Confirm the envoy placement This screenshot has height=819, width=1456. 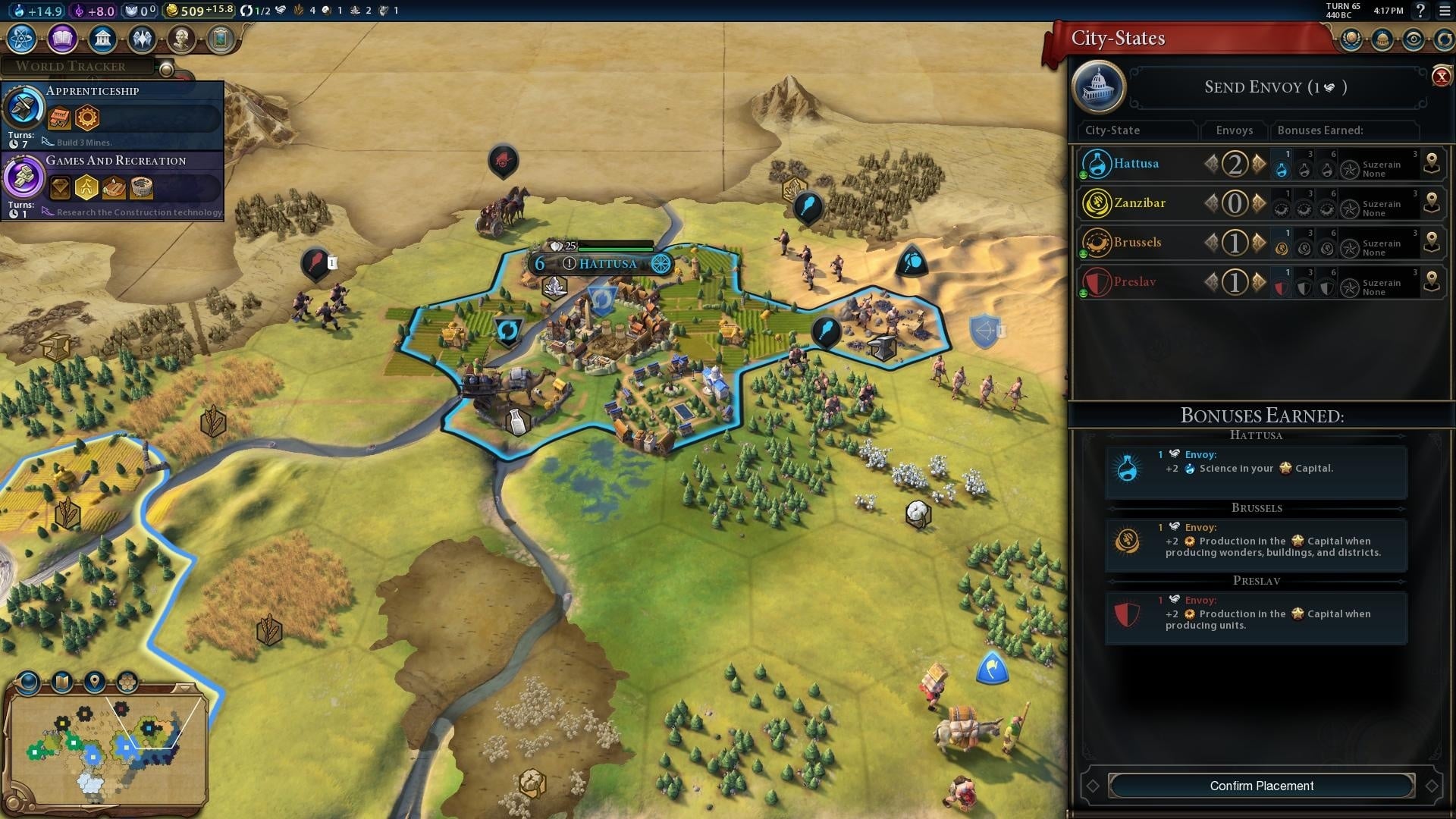pyautogui.click(x=1261, y=786)
